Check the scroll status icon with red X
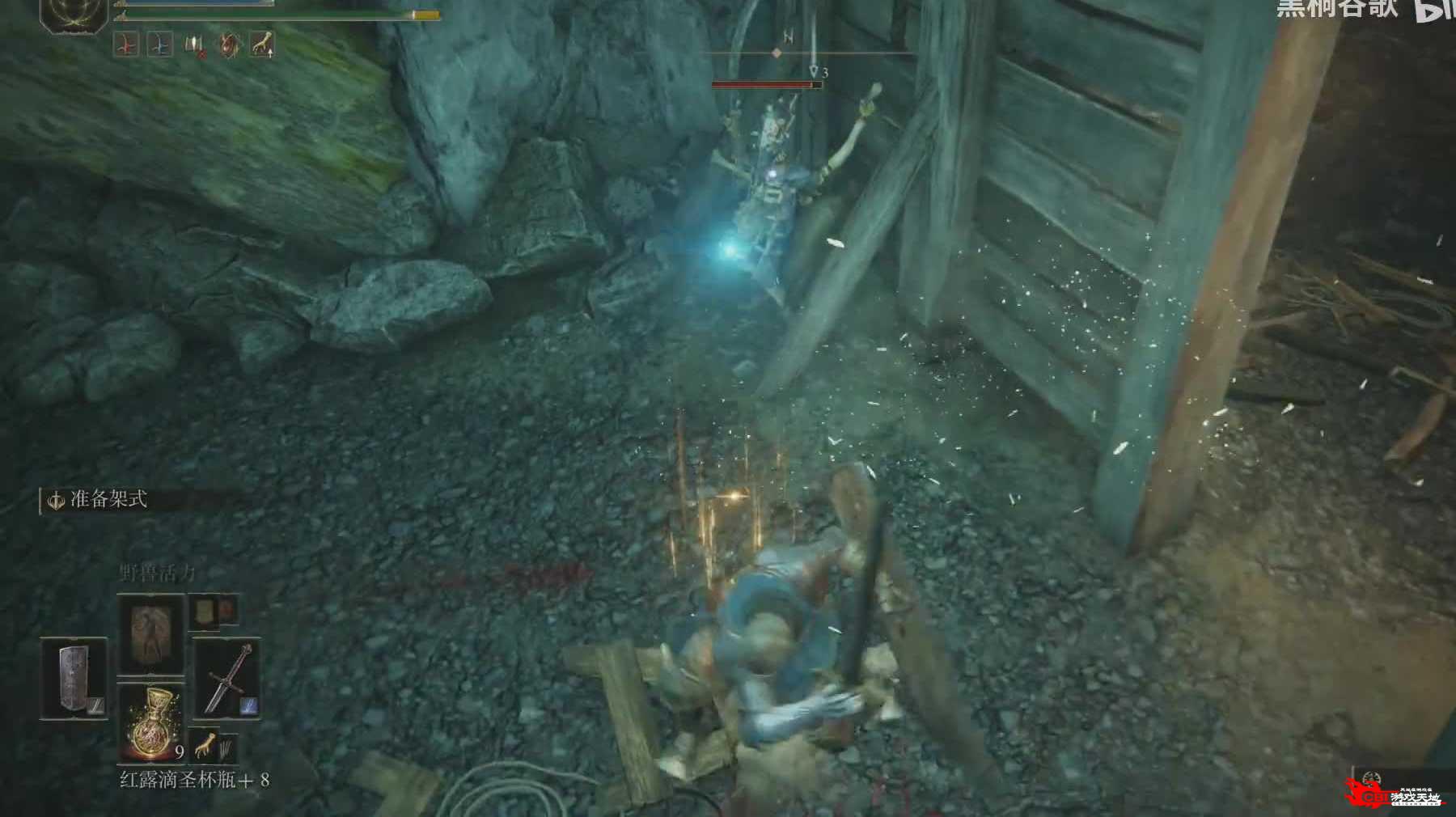This screenshot has height=817, width=1456. coord(195,45)
